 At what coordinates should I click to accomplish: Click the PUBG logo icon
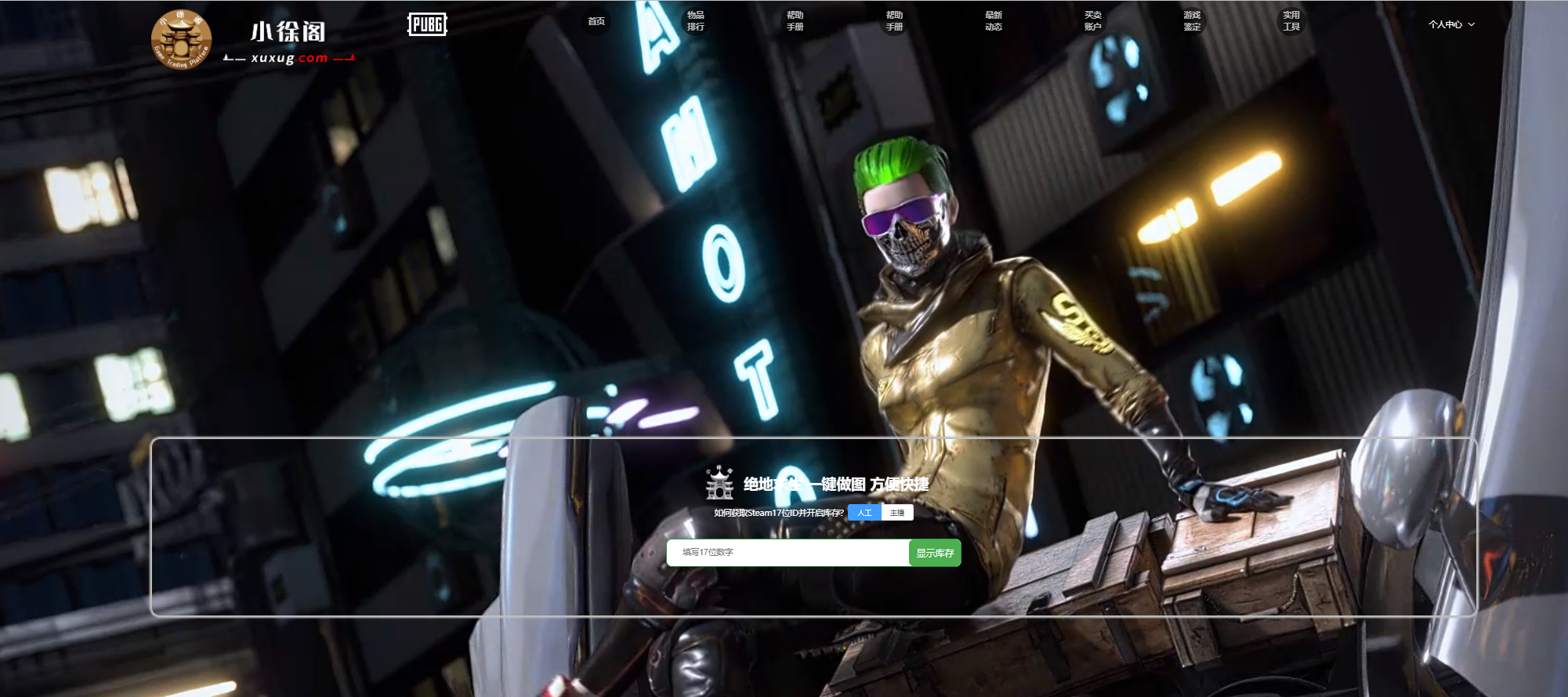[427, 25]
